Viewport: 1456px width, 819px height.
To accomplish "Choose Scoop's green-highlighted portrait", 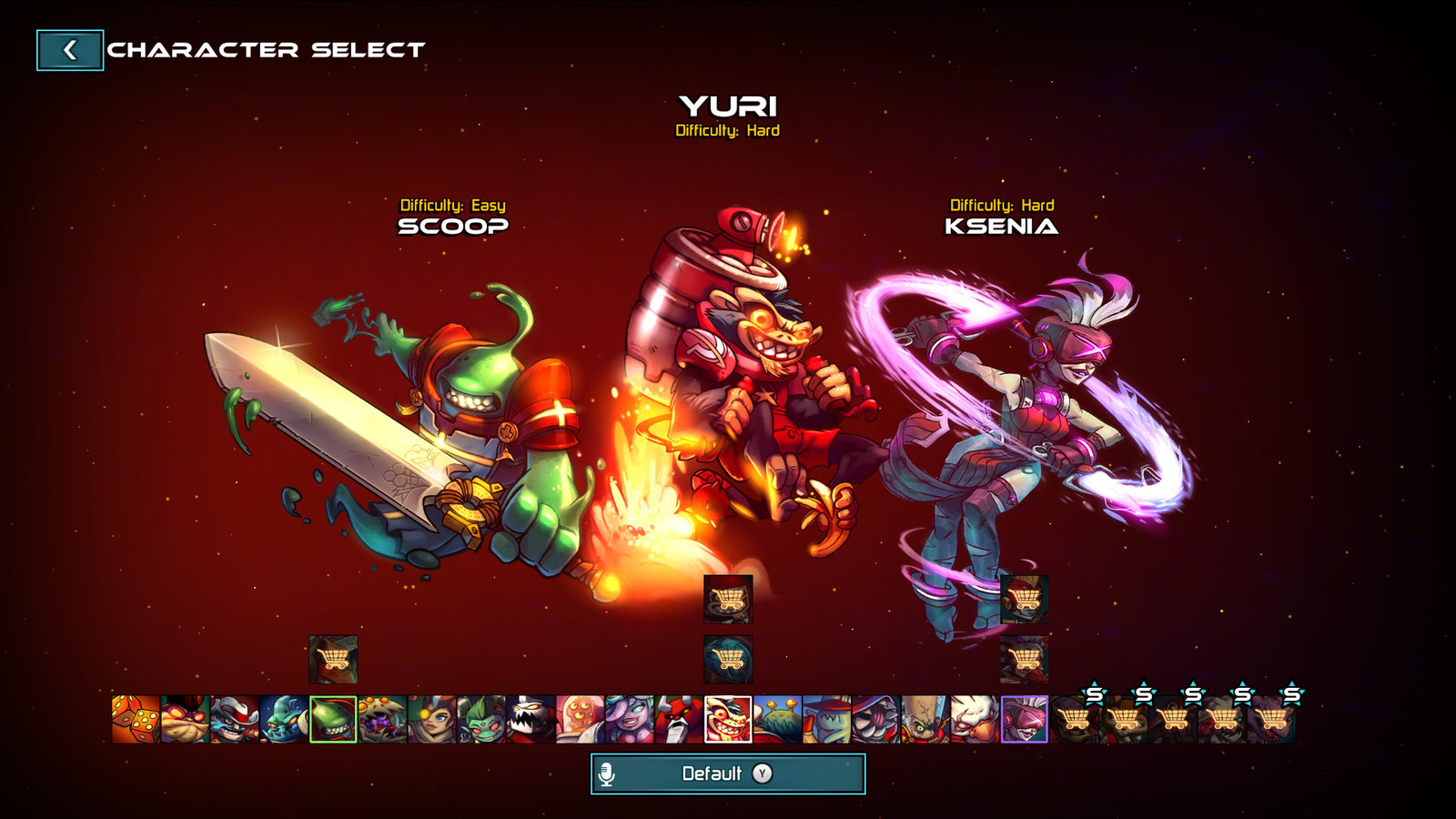I will click(333, 719).
